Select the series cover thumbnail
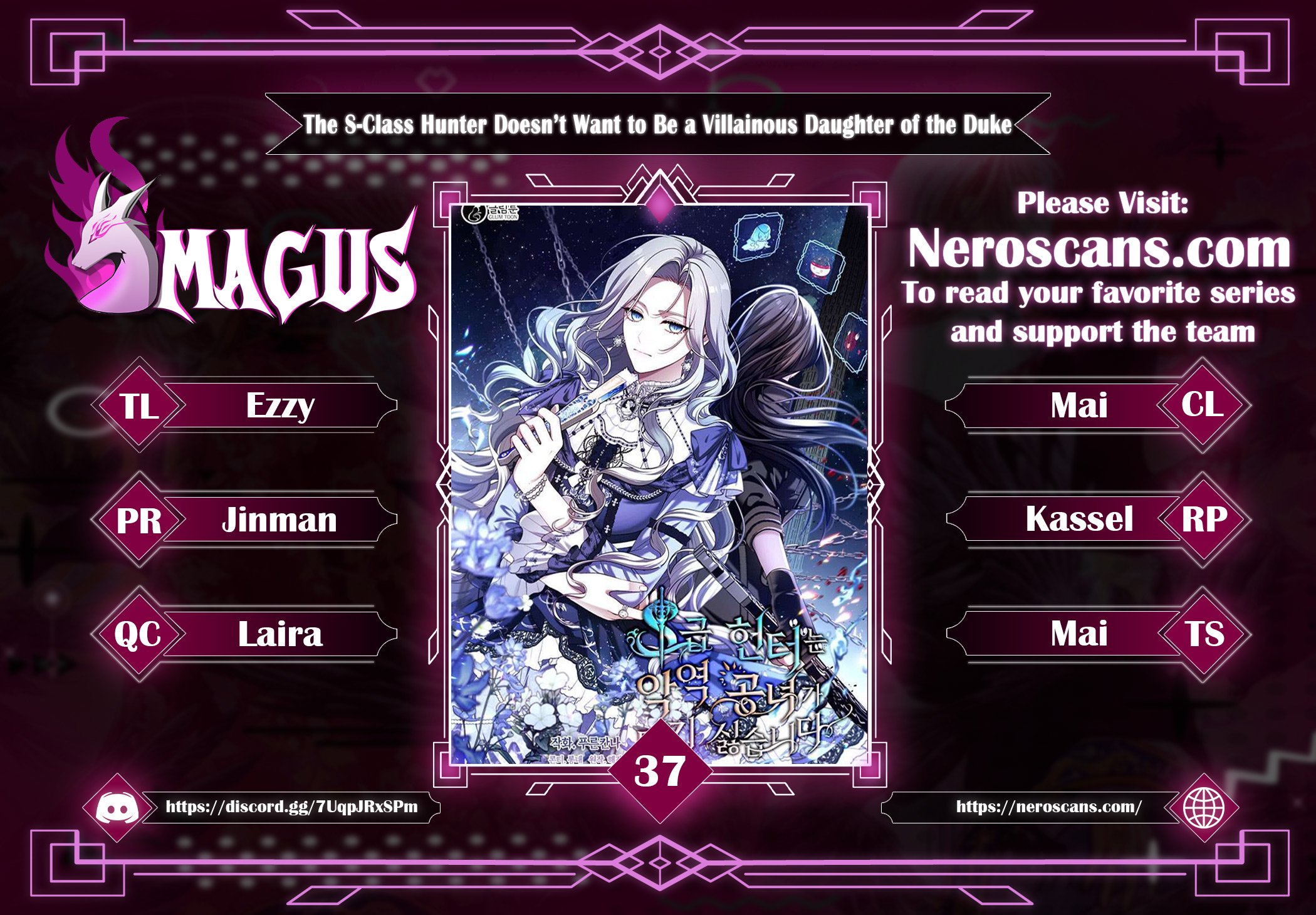 click(659, 483)
